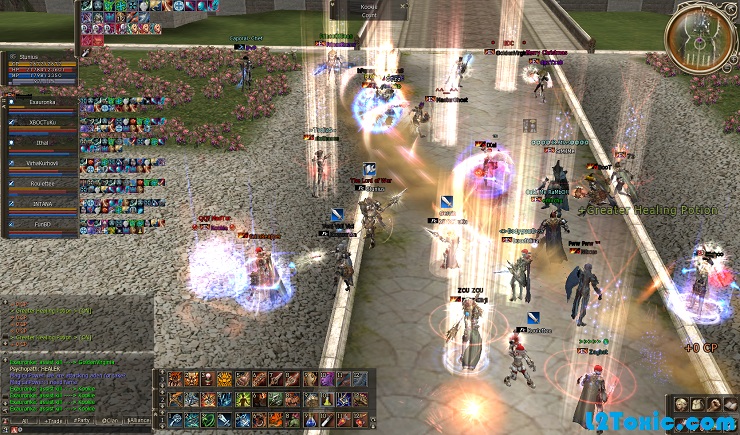Target party member Roulettee
Image resolution: width=740 pixels, height=435 pixels.
[x=42, y=183]
